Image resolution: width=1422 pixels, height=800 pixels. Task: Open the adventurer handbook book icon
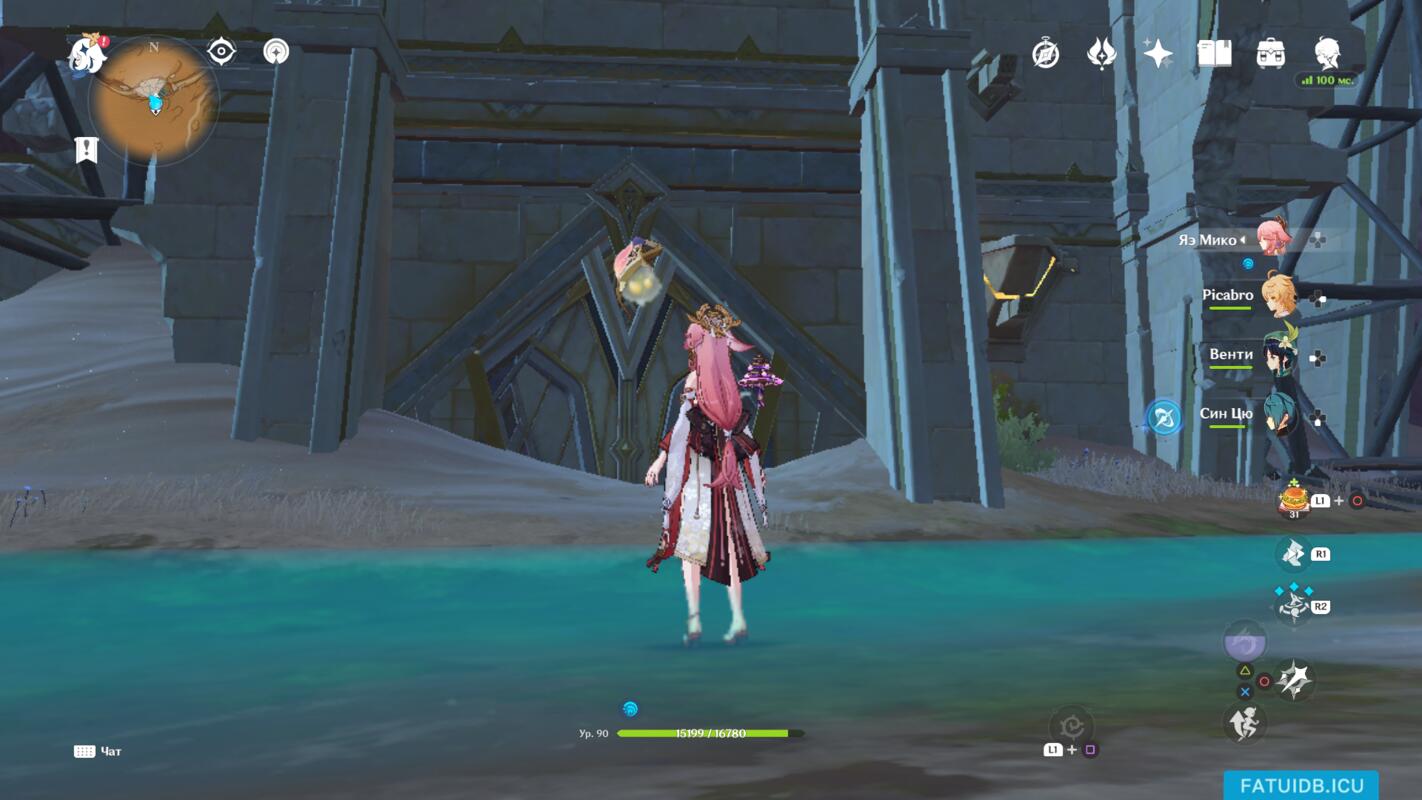pyautogui.click(x=1214, y=54)
